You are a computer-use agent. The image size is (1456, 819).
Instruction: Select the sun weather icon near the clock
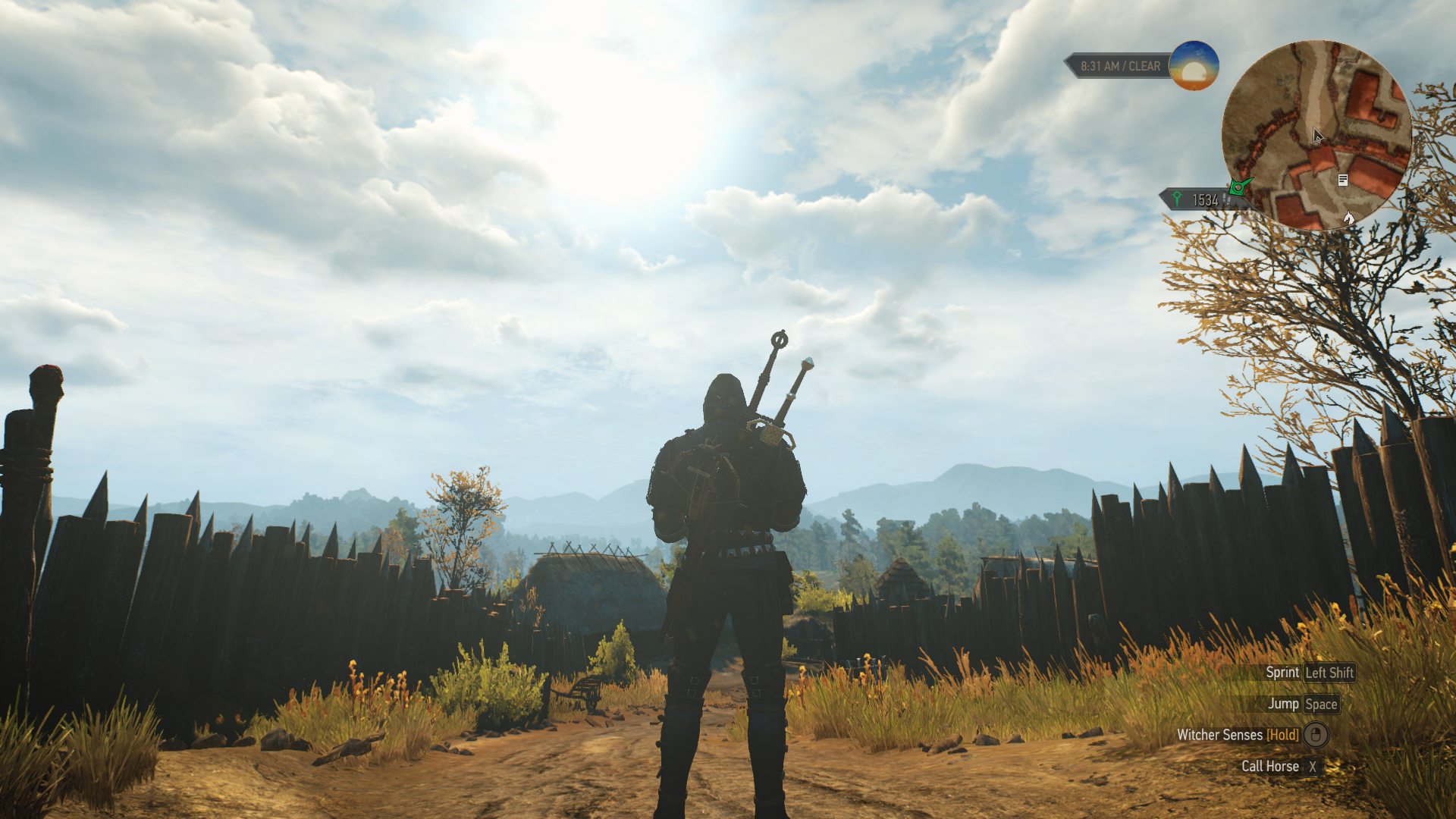[x=1194, y=66]
